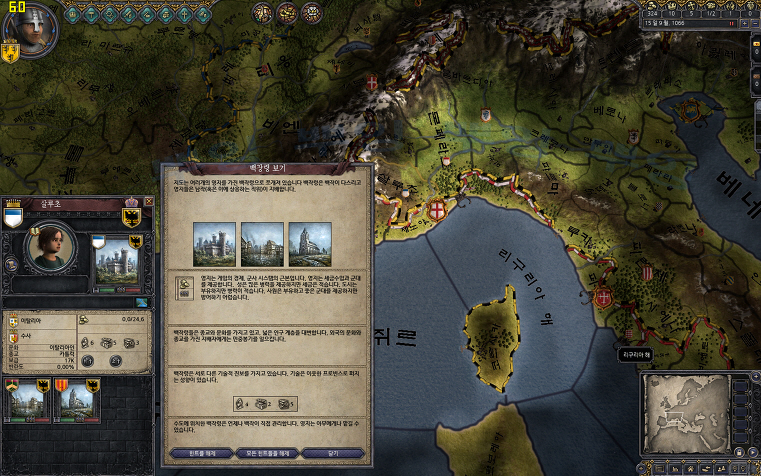
Task: Close the county view hint dialog
Action: pos(330,453)
